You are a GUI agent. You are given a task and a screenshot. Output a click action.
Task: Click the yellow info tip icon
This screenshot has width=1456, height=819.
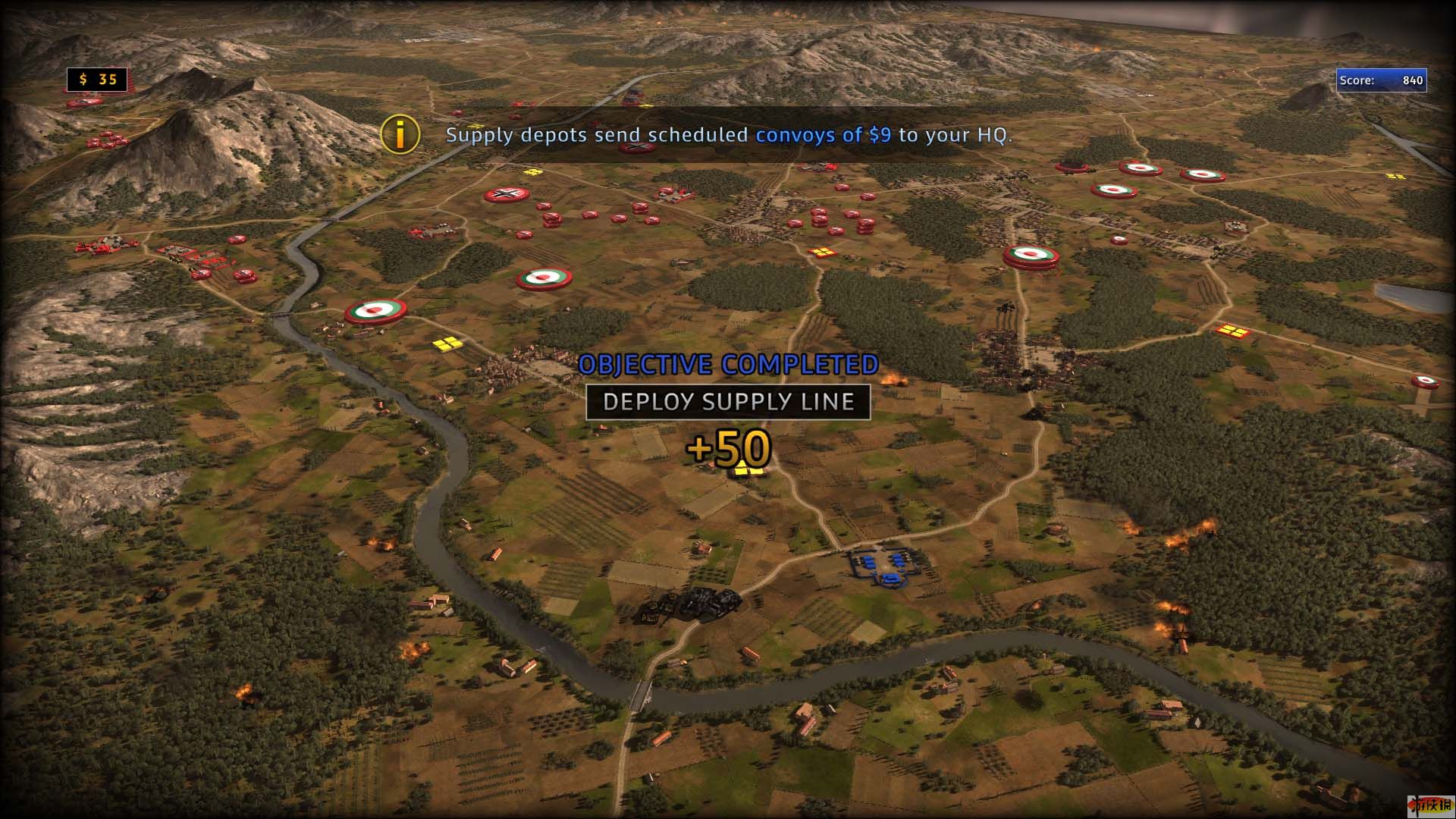[400, 134]
